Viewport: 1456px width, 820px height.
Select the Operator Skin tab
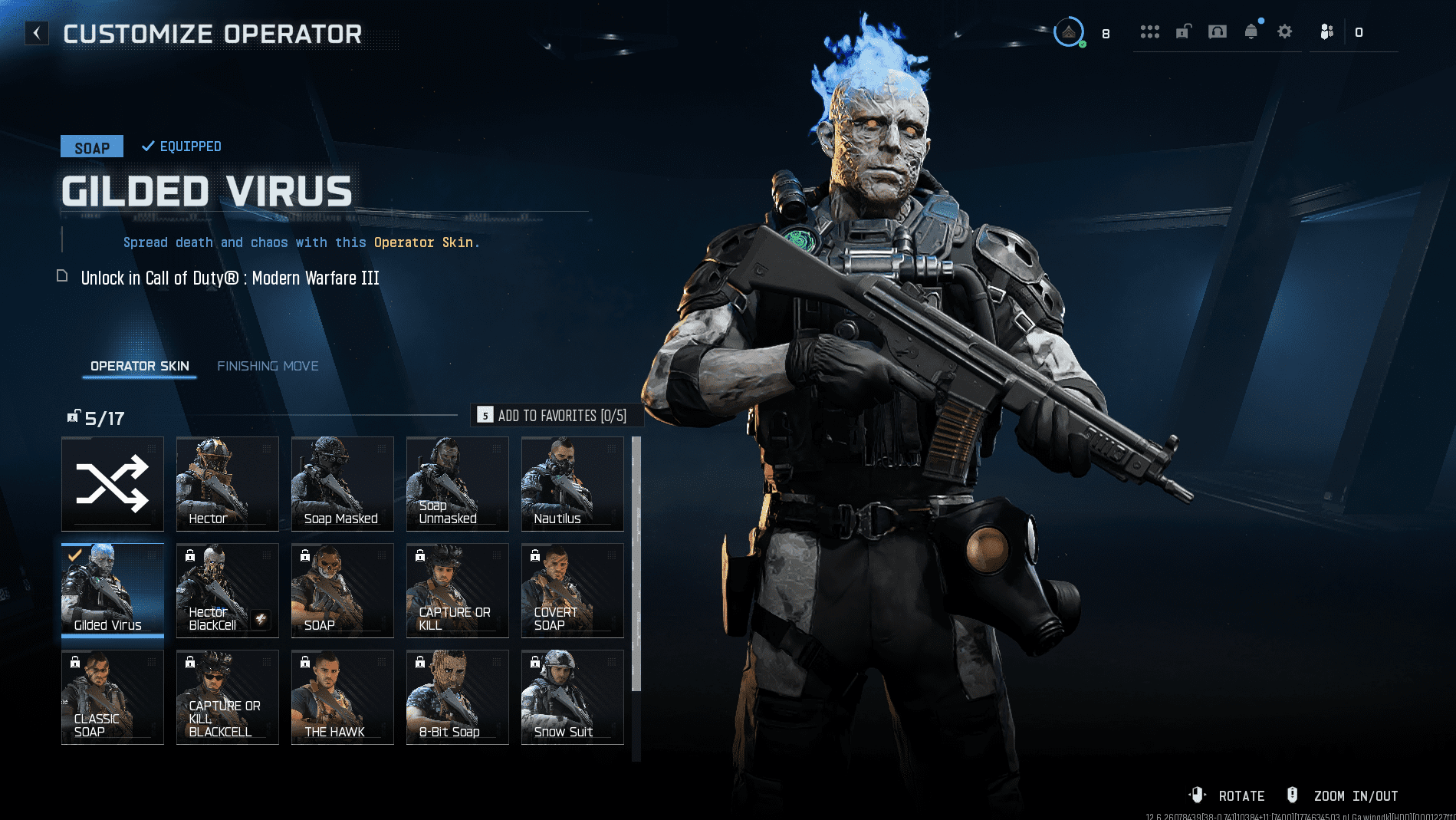click(x=140, y=366)
